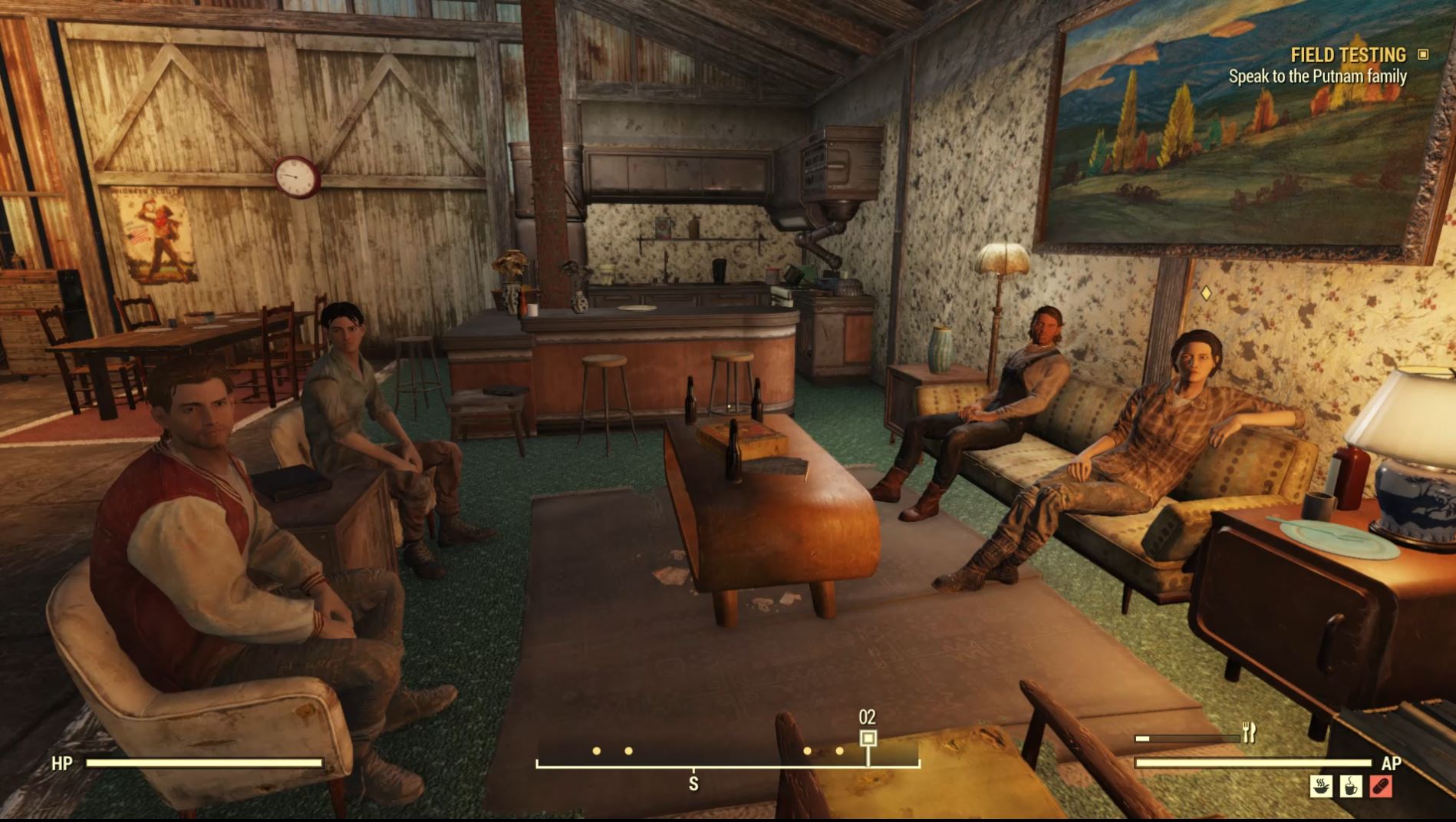Click the S direction marker on the compass
Viewport: 1456px width, 822px height.
pos(693,781)
